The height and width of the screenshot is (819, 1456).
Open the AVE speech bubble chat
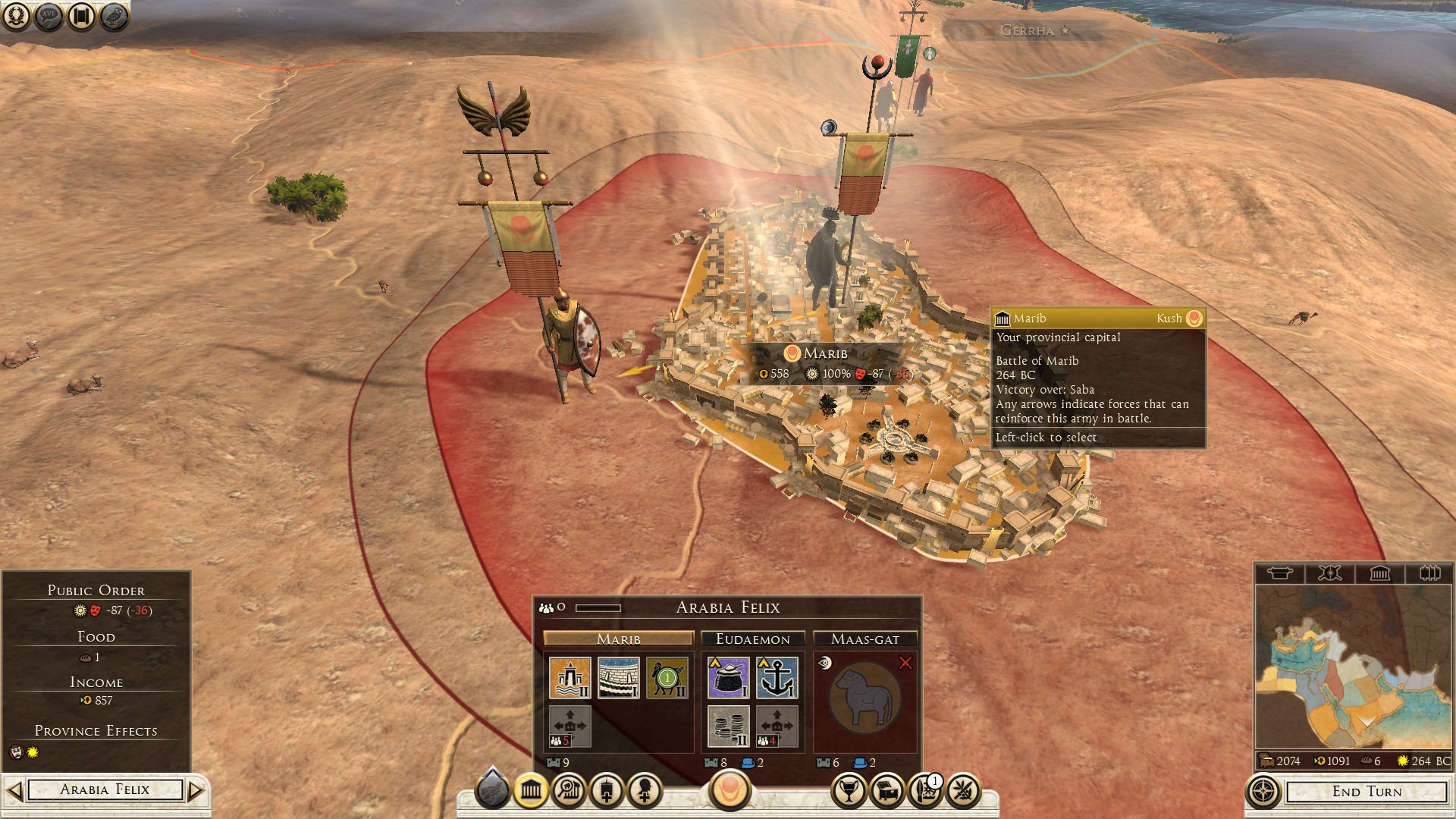(x=49, y=16)
